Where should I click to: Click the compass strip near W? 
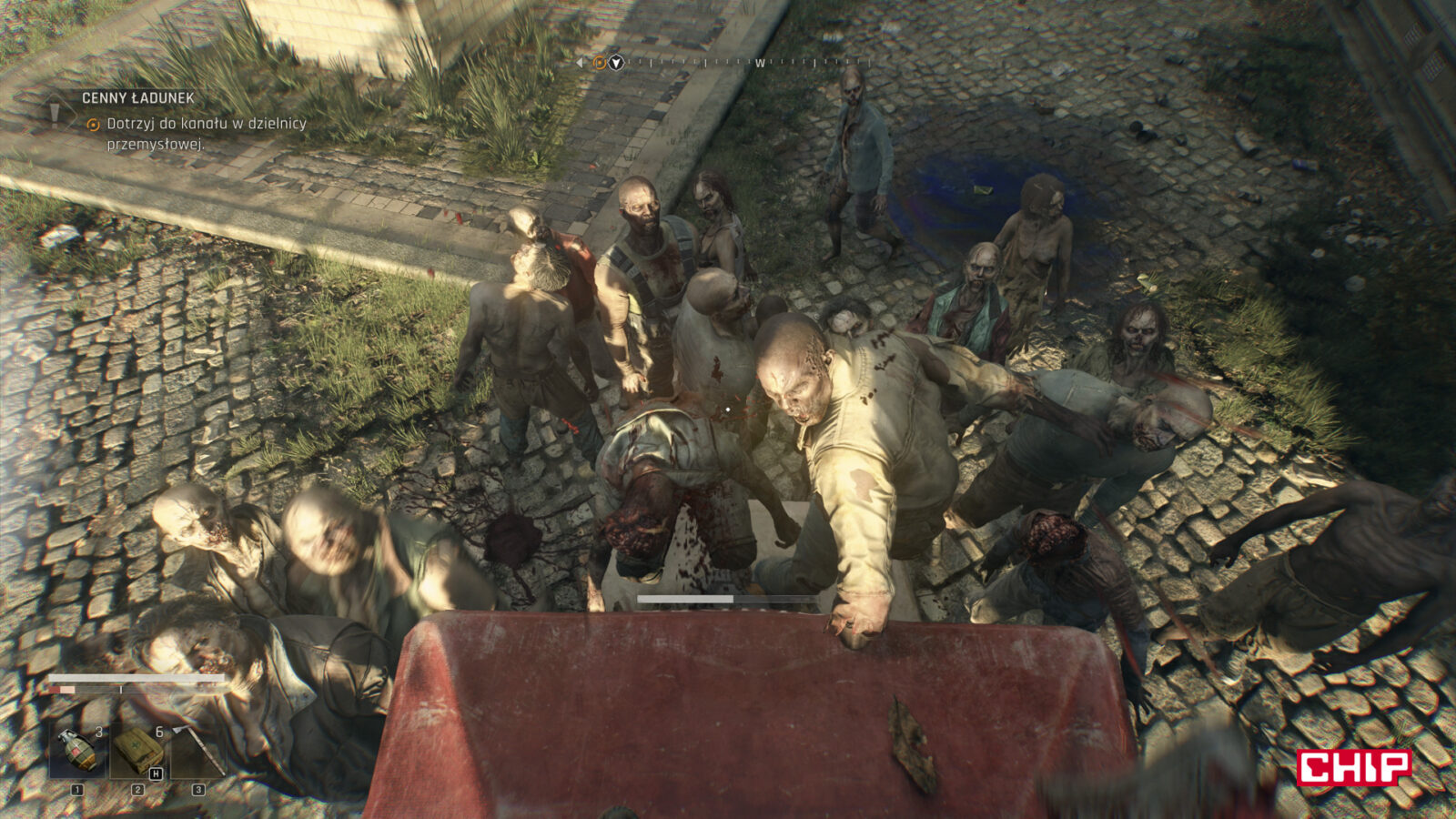(x=759, y=63)
